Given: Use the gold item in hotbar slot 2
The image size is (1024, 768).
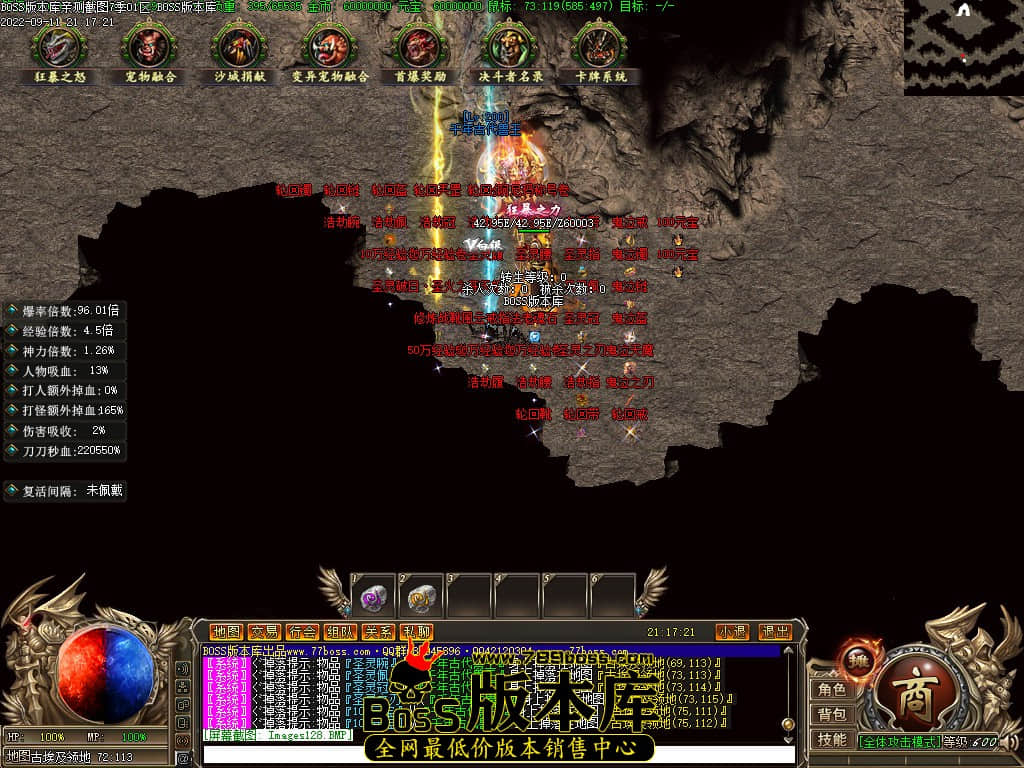Looking at the screenshot, I should 421,598.
